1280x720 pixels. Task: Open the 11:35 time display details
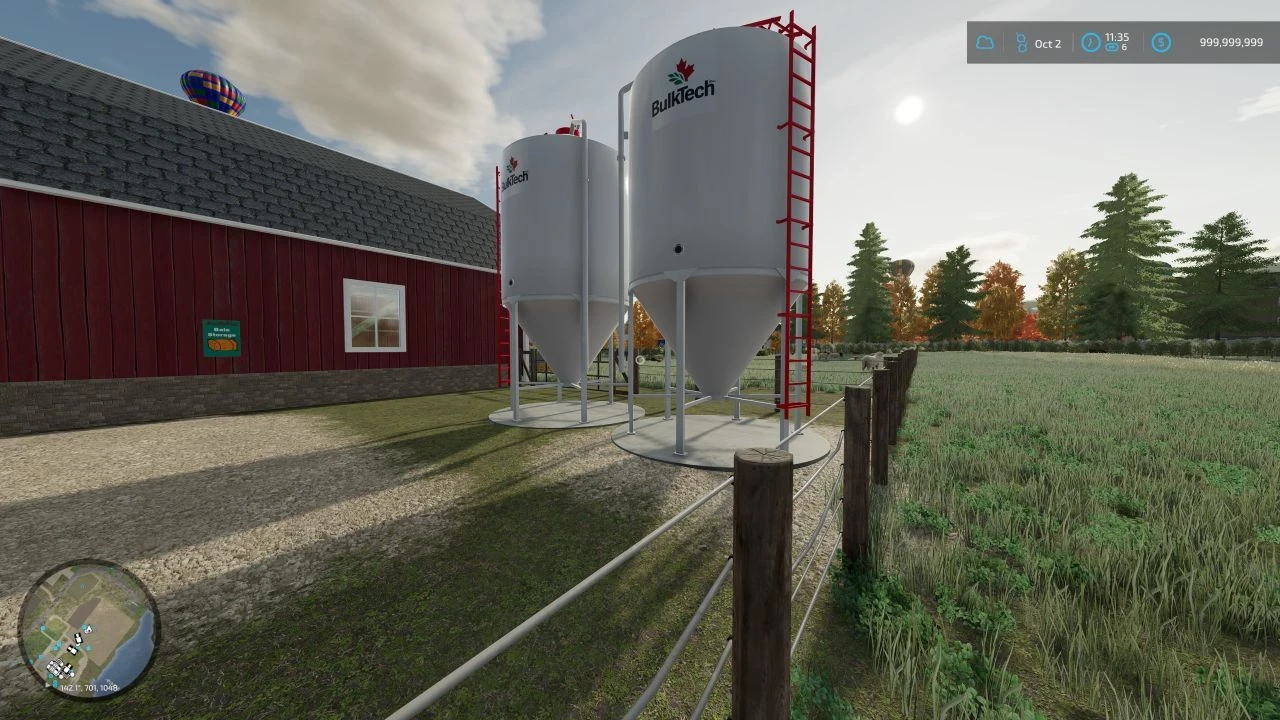point(1117,37)
